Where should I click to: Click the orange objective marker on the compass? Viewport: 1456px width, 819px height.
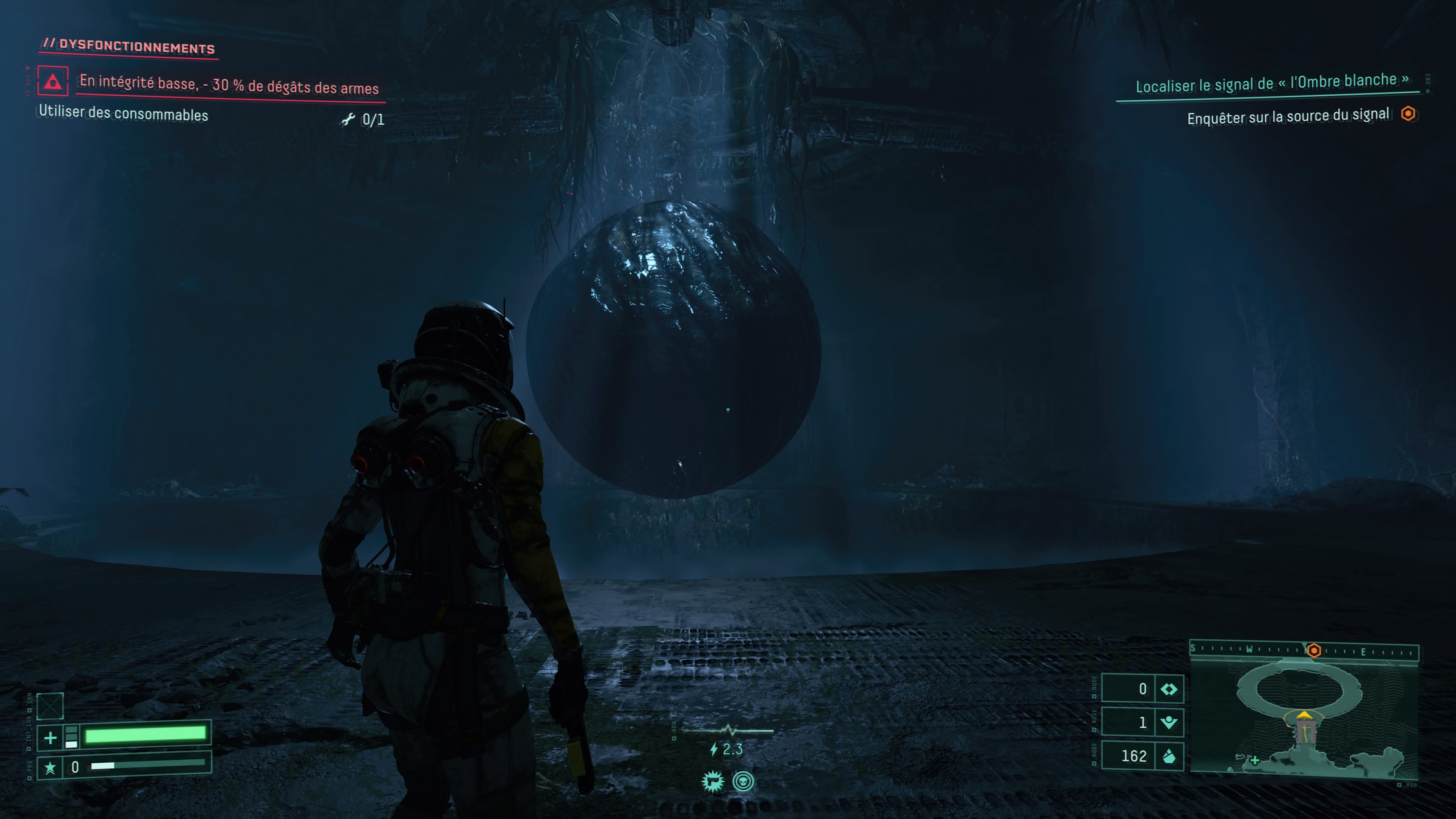(1314, 651)
